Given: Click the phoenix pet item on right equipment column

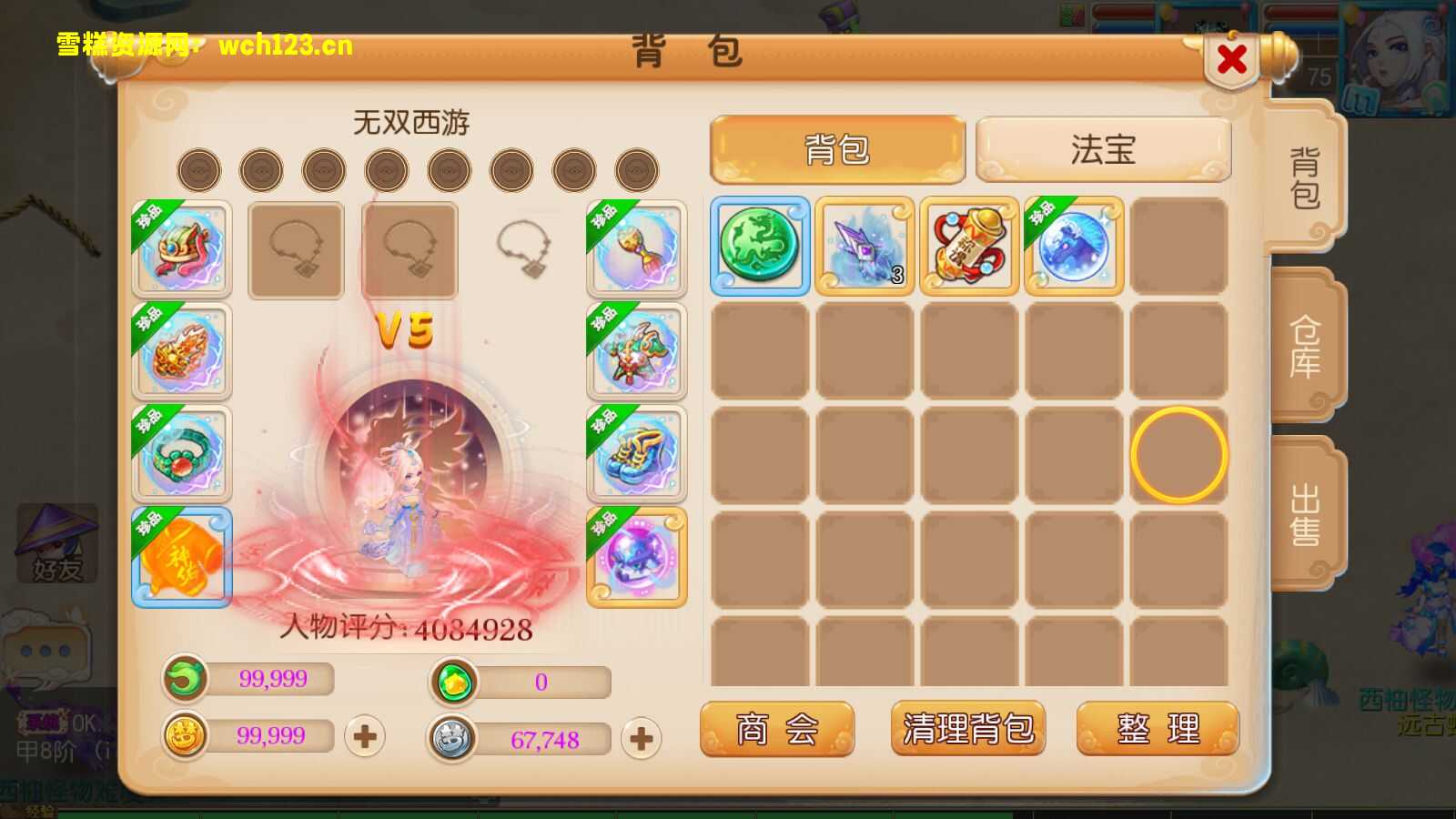Looking at the screenshot, I should coord(636,353).
